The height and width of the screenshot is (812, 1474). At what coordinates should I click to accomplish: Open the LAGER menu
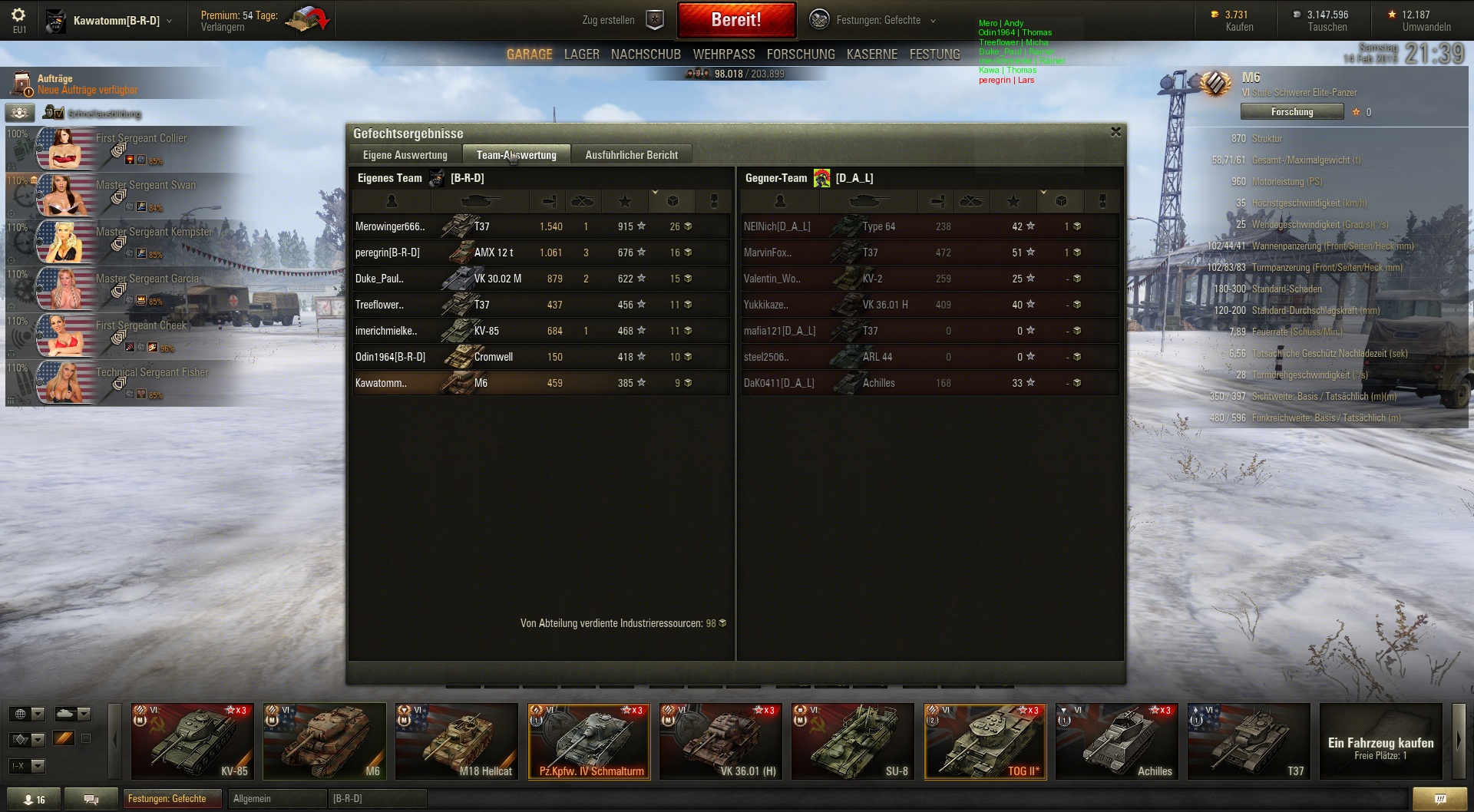[581, 54]
